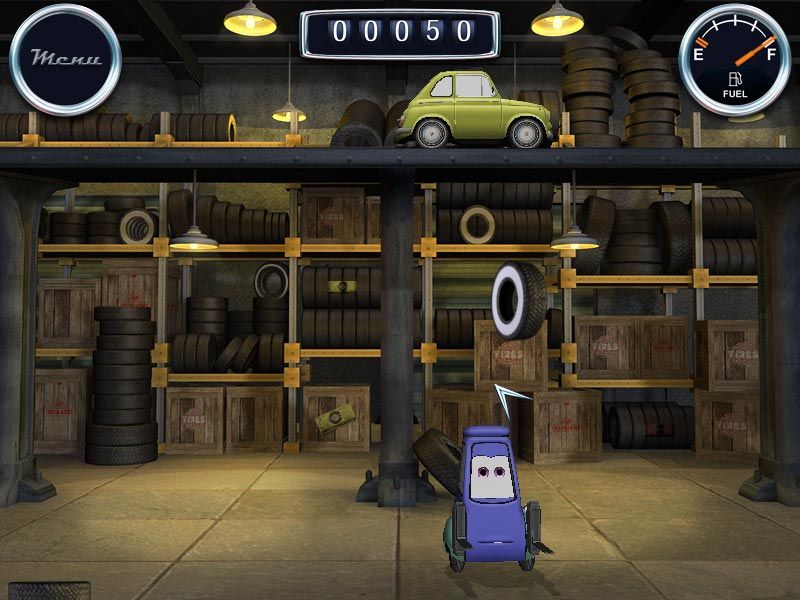Open the round Menu button
This screenshot has width=800, height=600.
point(65,59)
